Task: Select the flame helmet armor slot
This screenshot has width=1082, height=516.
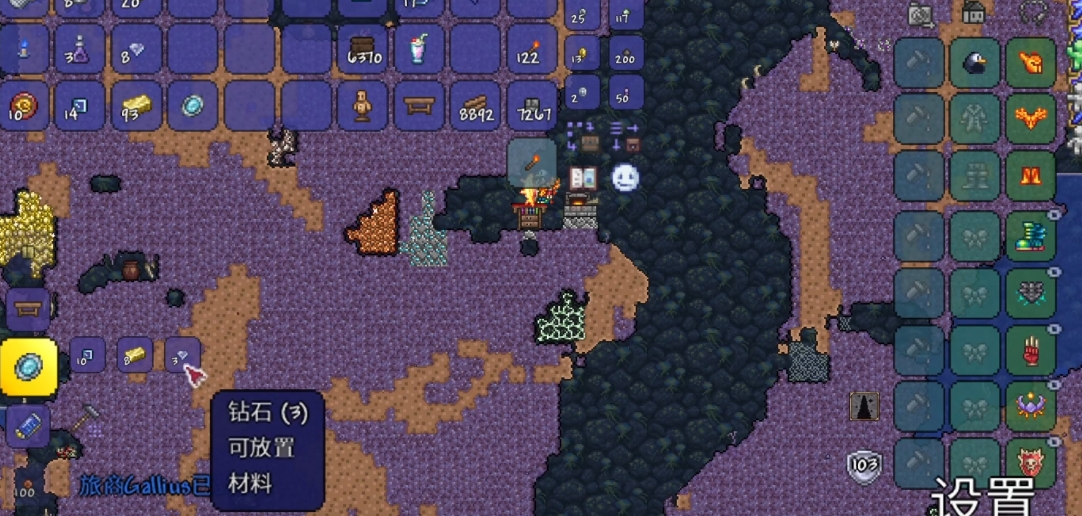Action: click(x=1031, y=63)
